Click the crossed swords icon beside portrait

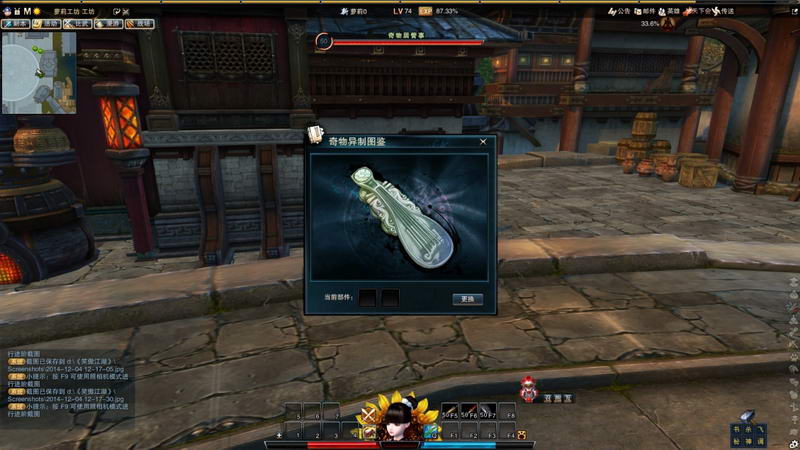(369, 413)
